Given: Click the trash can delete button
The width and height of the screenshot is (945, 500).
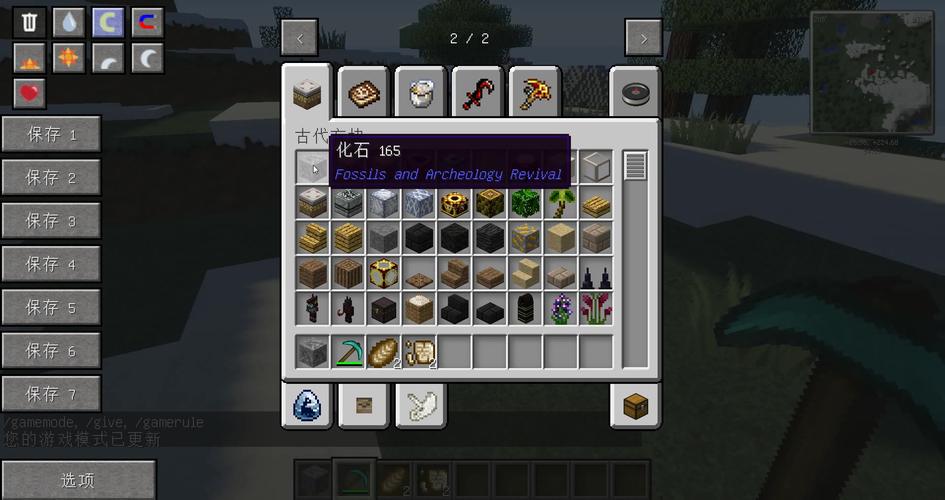Looking at the screenshot, I should 30,22.
